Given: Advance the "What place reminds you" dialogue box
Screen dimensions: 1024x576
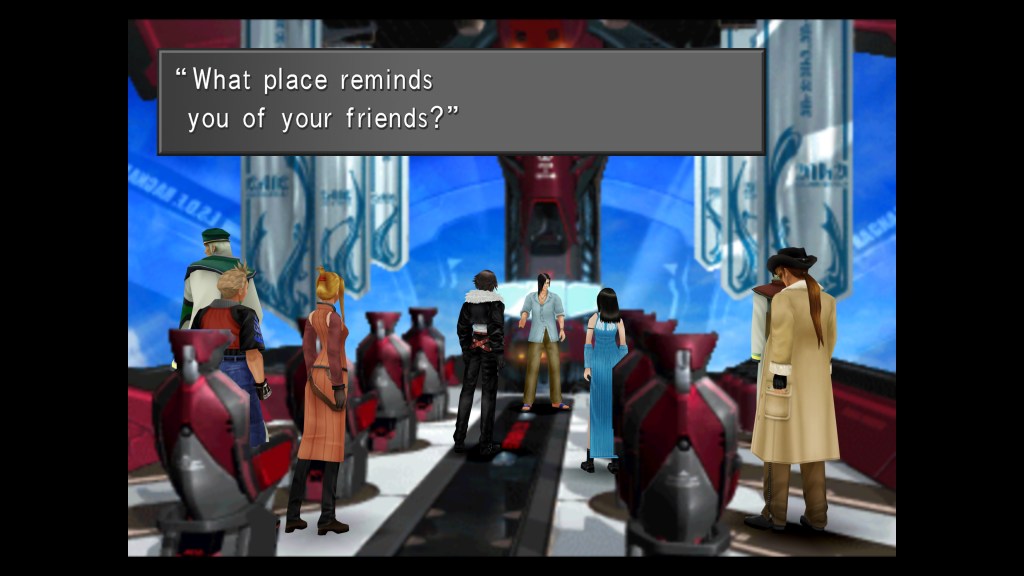Looking at the screenshot, I should point(461,101).
